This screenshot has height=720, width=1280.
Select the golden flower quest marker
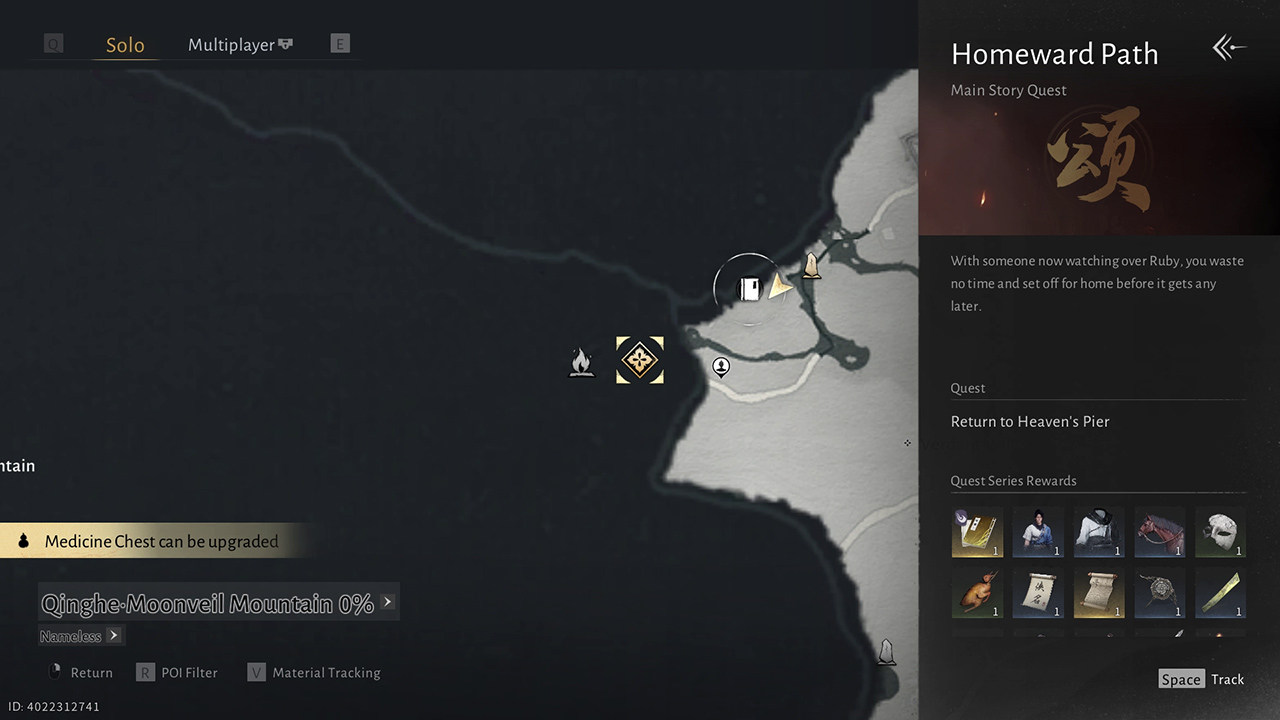(x=640, y=360)
